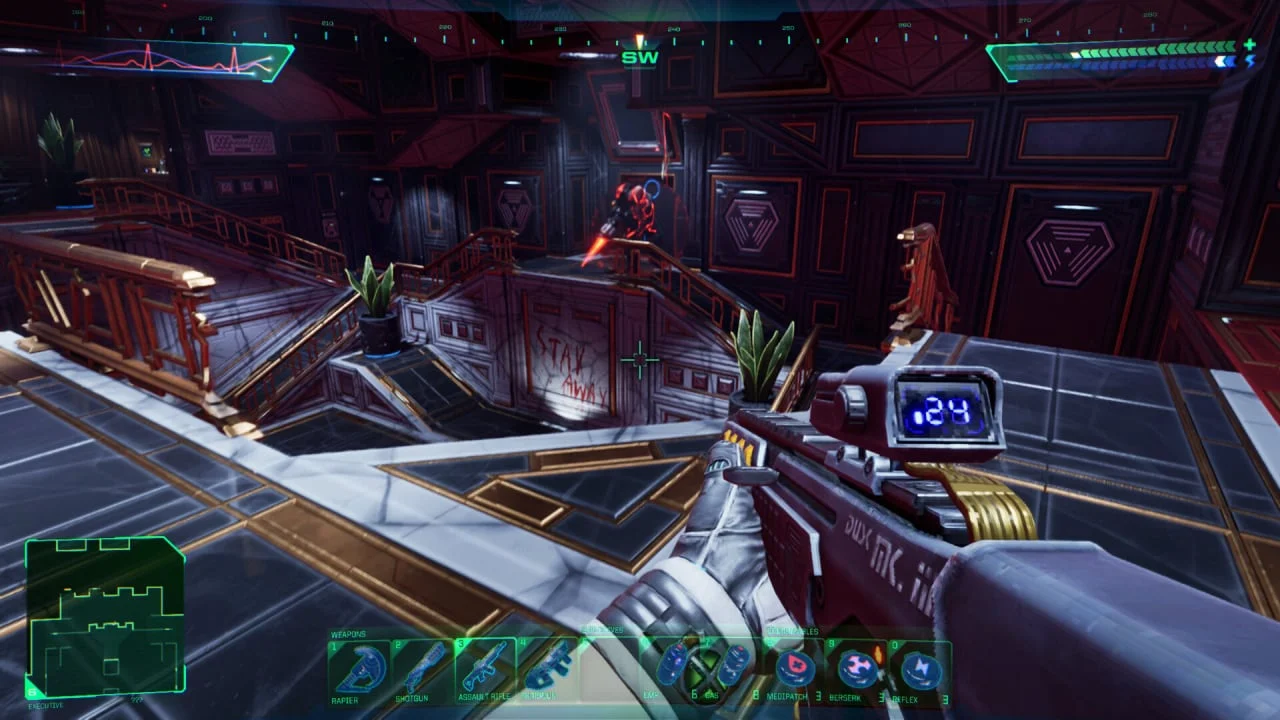
Task: Use the Medipatch consumable
Action: pos(794,668)
